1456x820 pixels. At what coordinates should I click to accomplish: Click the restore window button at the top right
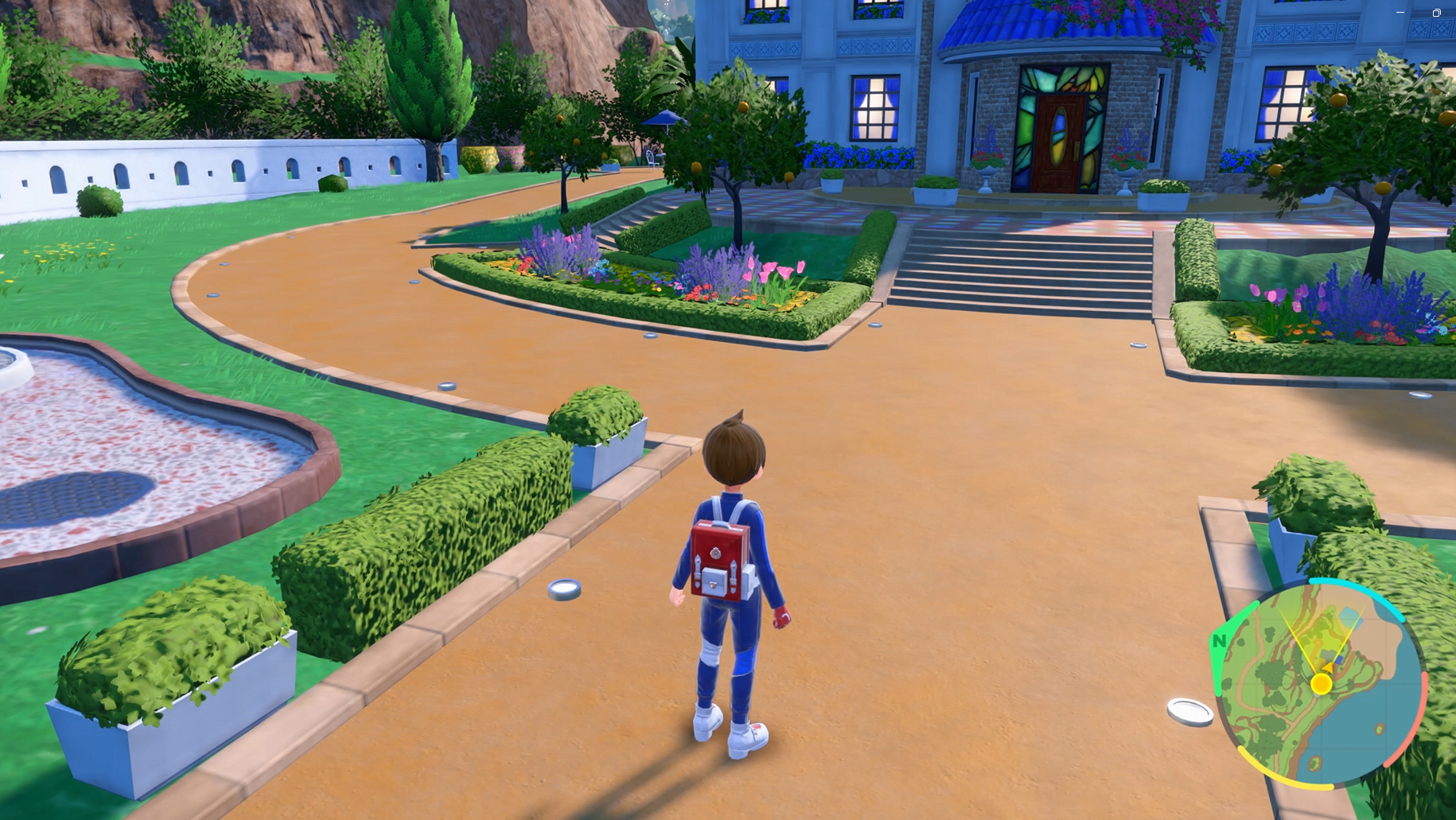tap(1438, 13)
